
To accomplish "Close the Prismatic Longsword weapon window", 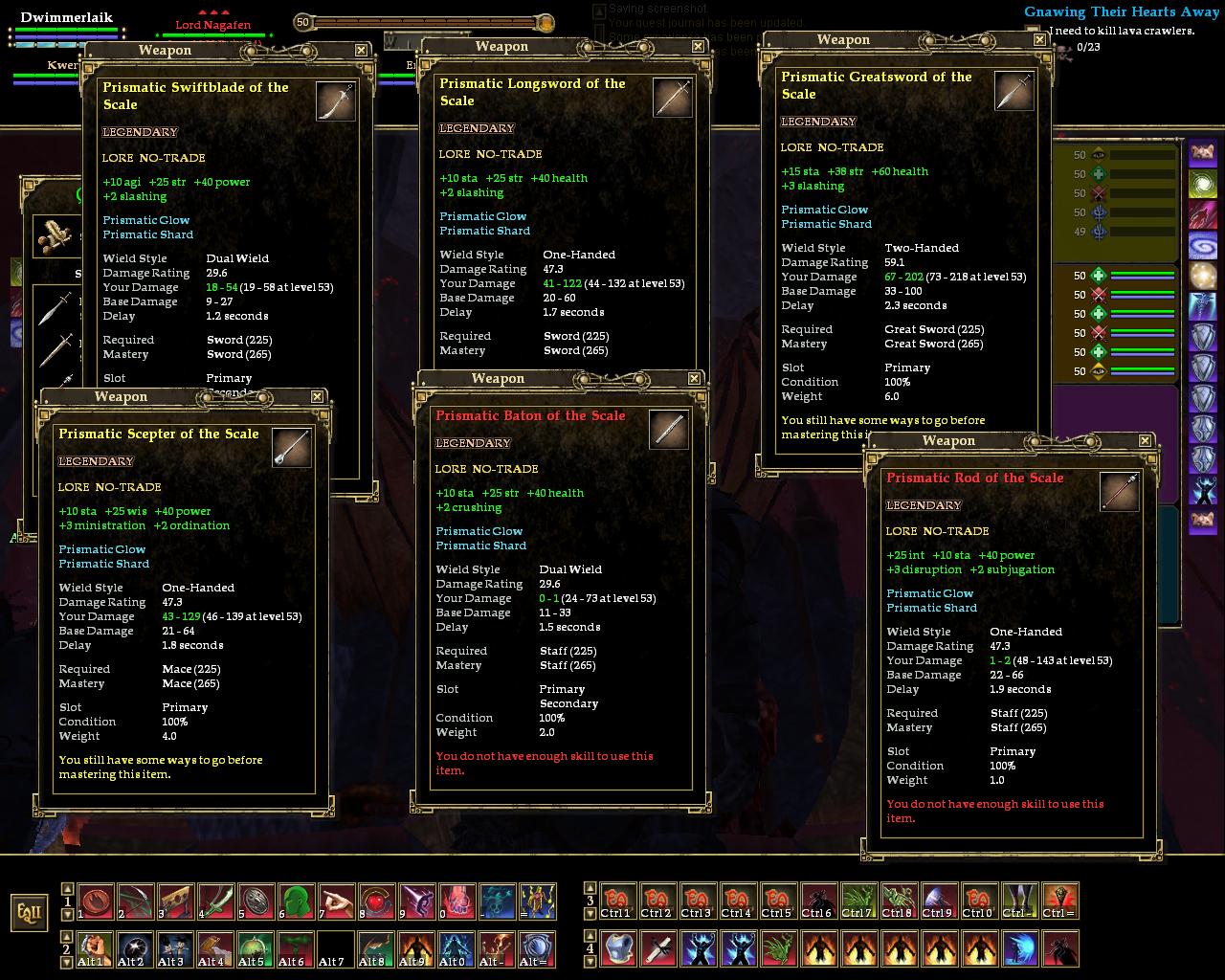I will point(698,46).
